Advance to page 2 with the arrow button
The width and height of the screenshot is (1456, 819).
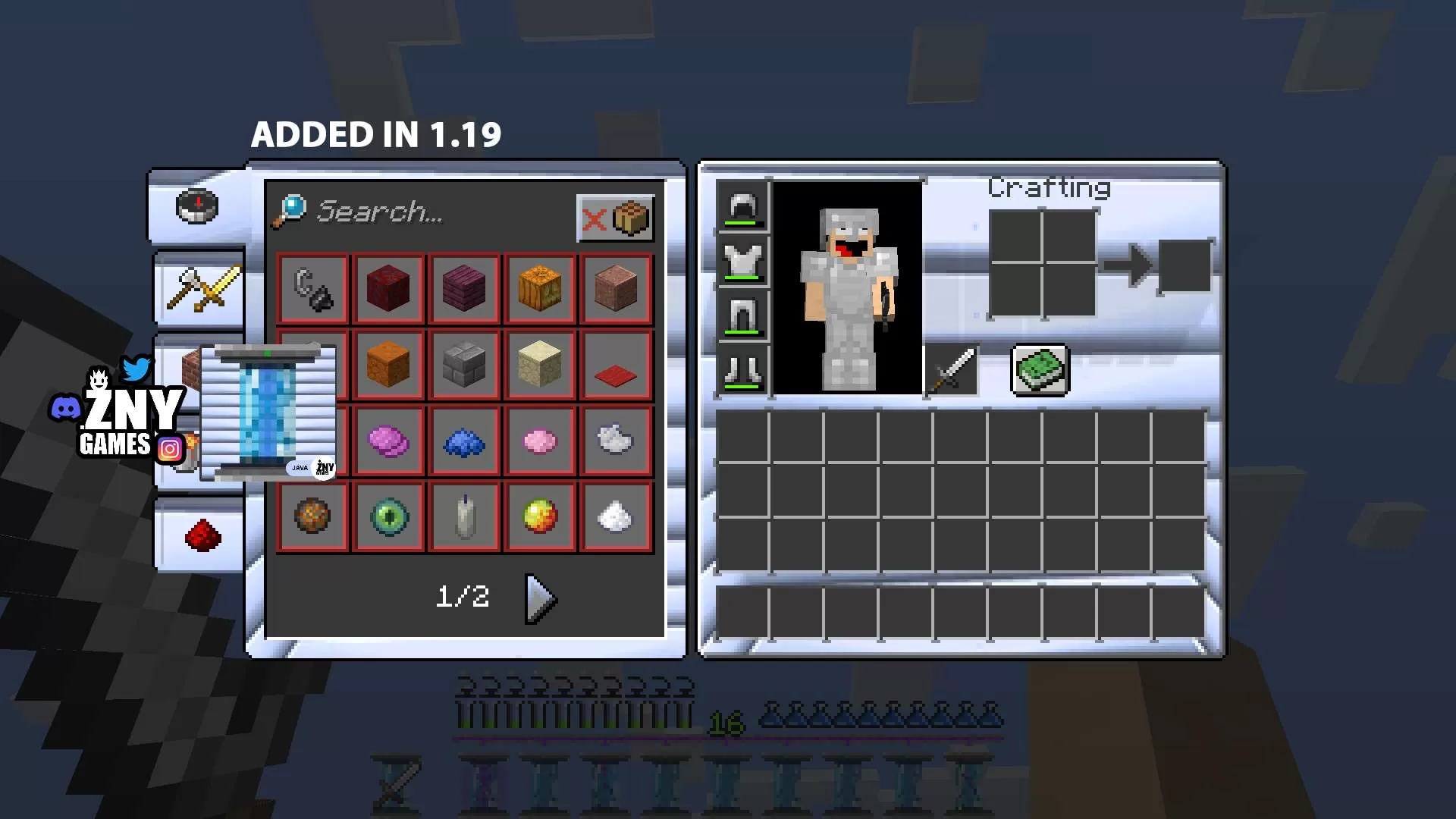point(538,598)
